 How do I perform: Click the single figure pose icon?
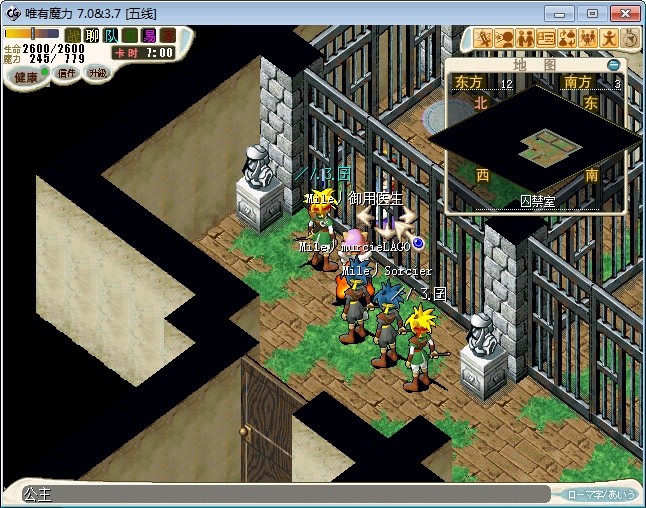tap(609, 39)
